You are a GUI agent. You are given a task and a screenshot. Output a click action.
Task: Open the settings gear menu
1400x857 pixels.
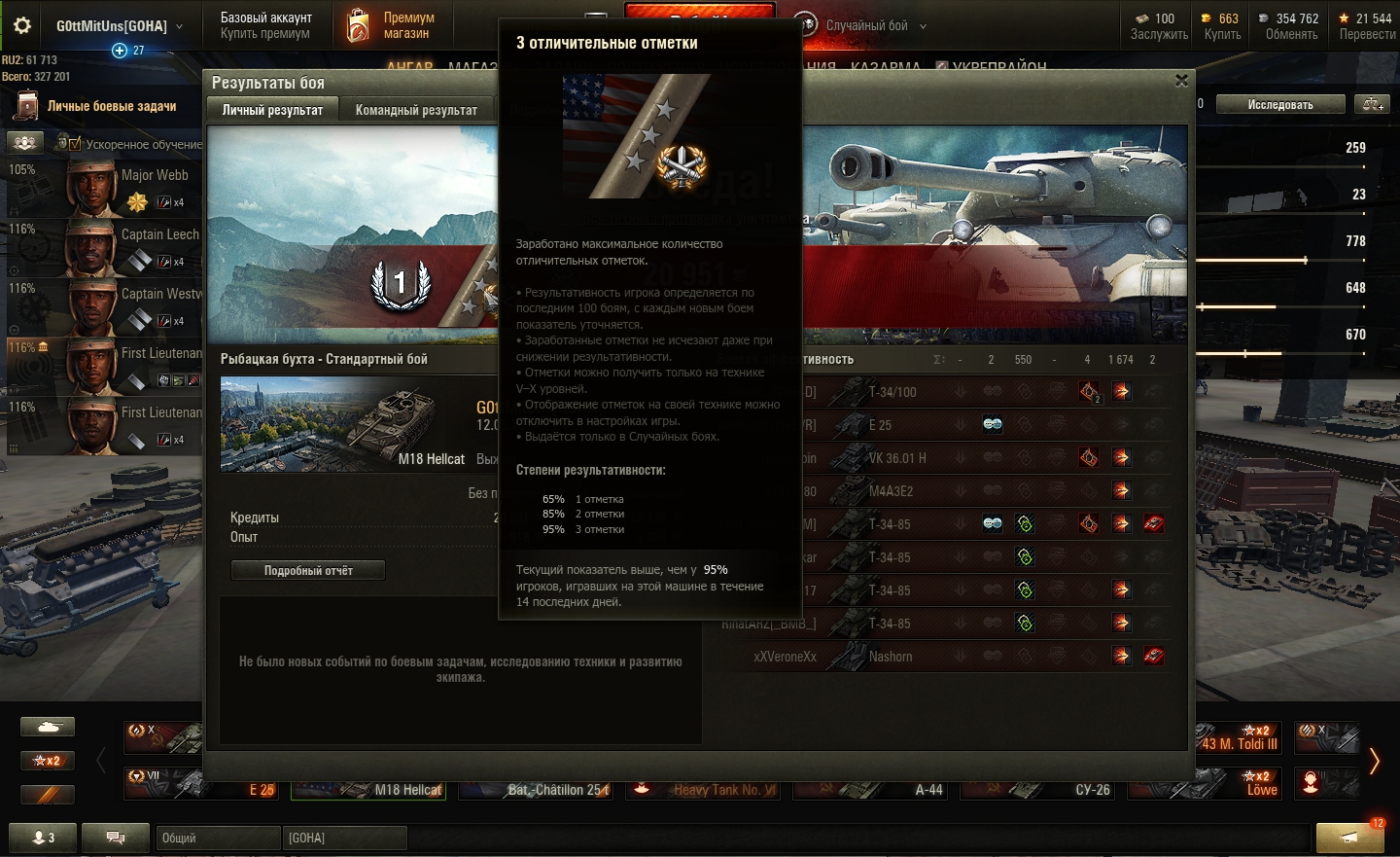[x=22, y=26]
